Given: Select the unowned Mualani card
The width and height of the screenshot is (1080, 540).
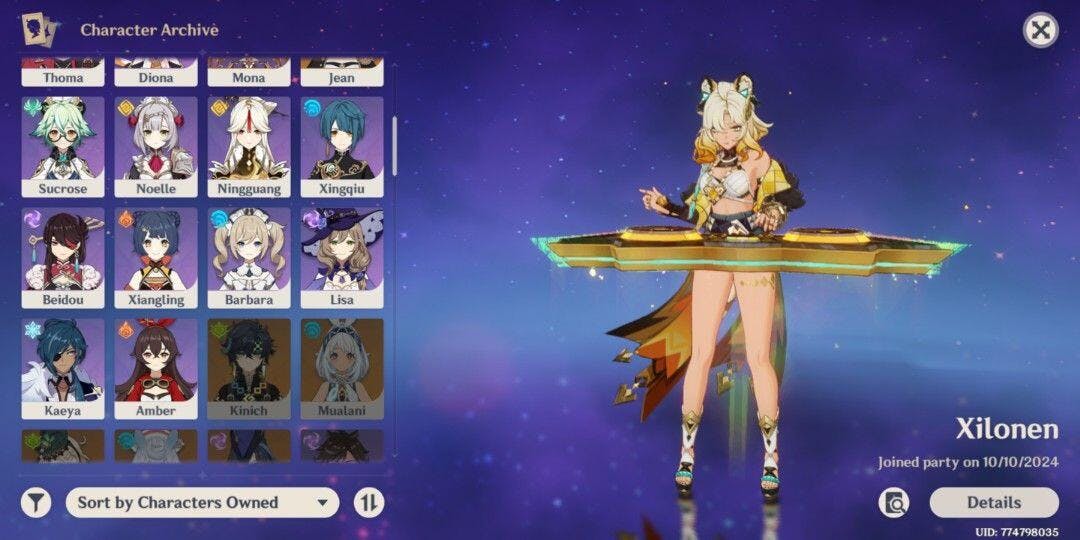Looking at the screenshot, I should pos(342,368).
